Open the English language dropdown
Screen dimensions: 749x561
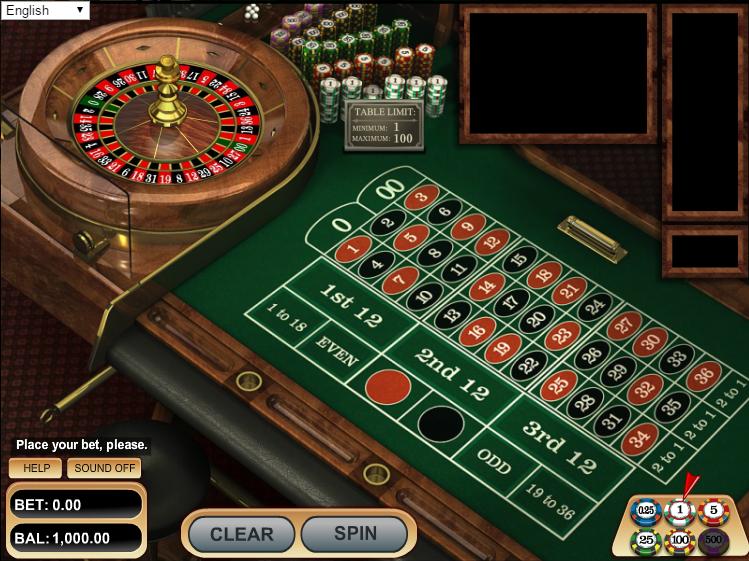46,10
